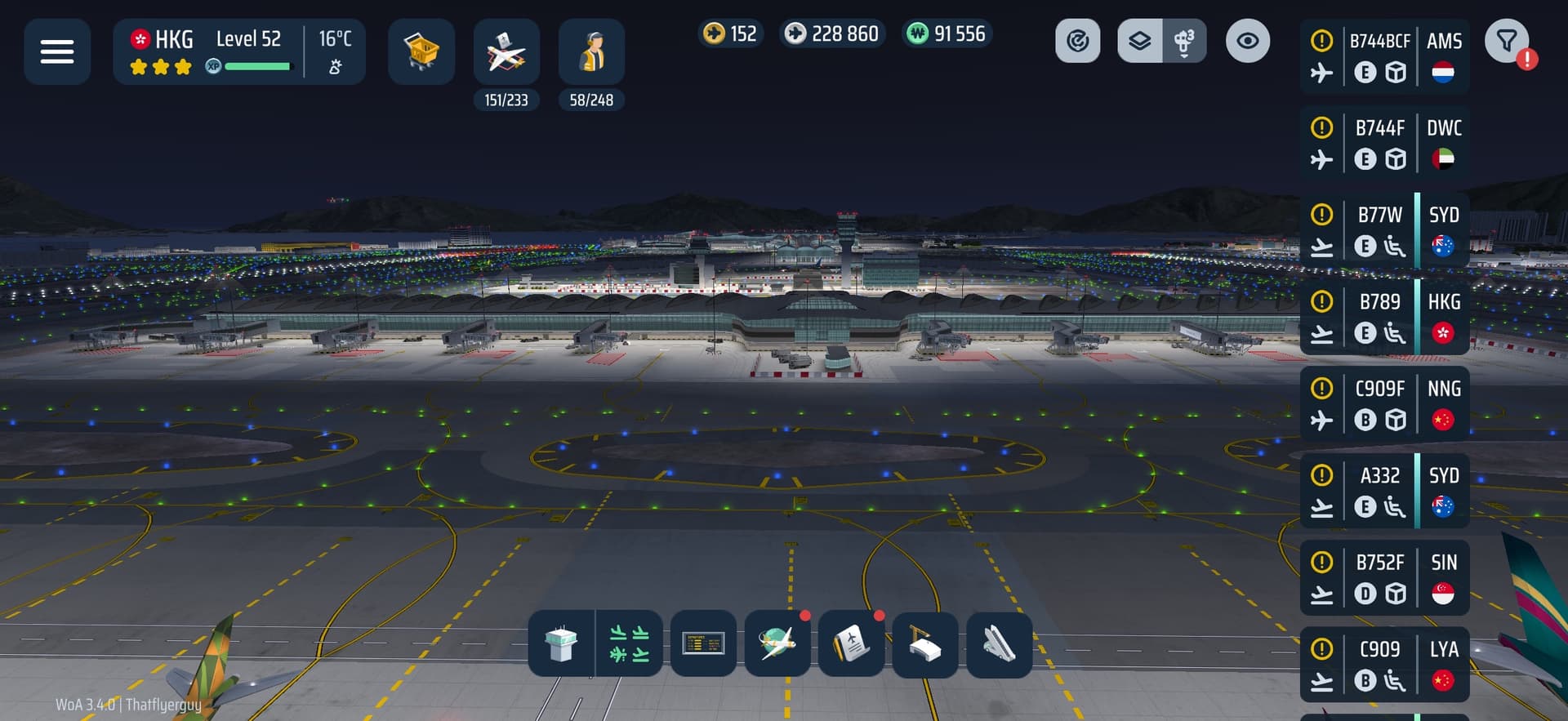This screenshot has width=1568, height=721.
Task: Select the B752F flight from SIN
Action: (x=1384, y=578)
